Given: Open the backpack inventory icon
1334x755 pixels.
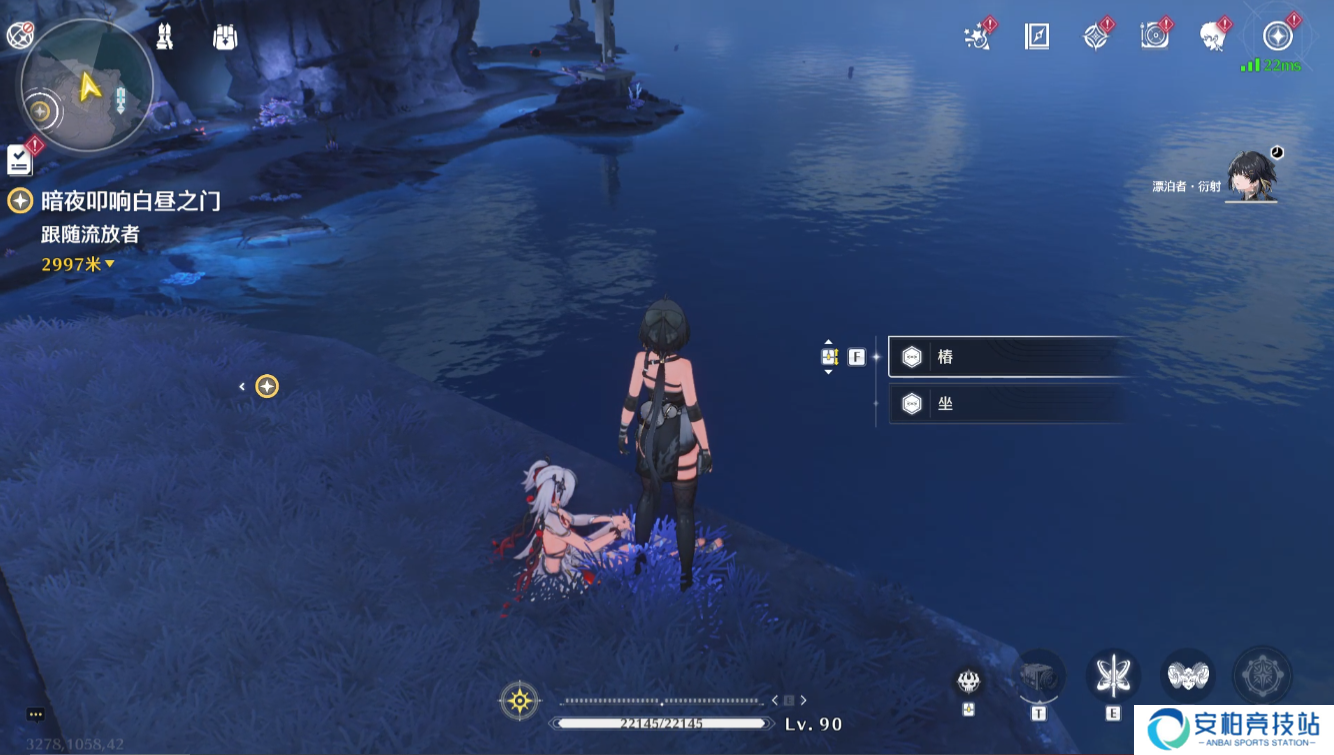Looking at the screenshot, I should (x=225, y=37).
